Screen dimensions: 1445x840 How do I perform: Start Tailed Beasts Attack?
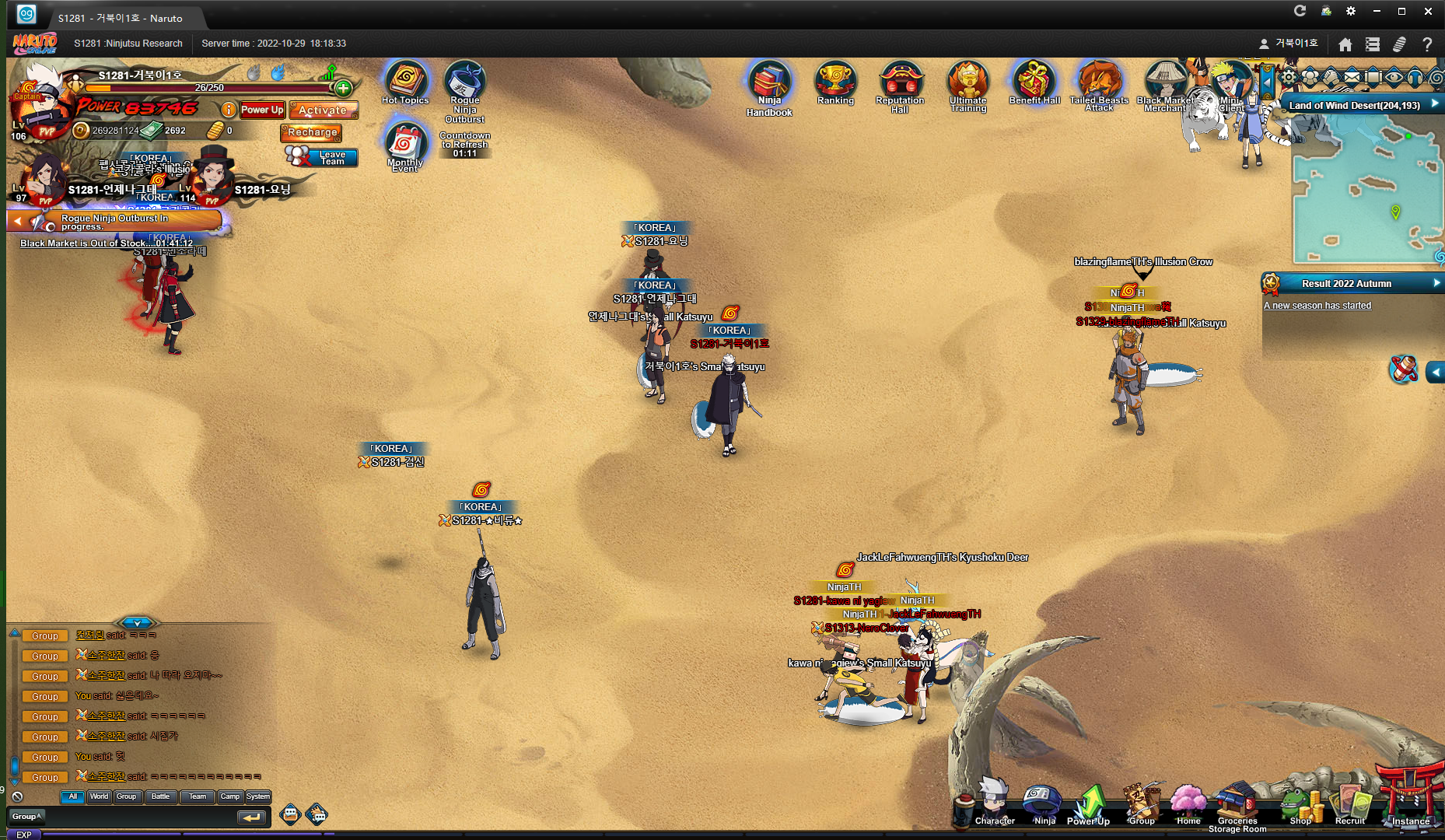[x=1098, y=82]
